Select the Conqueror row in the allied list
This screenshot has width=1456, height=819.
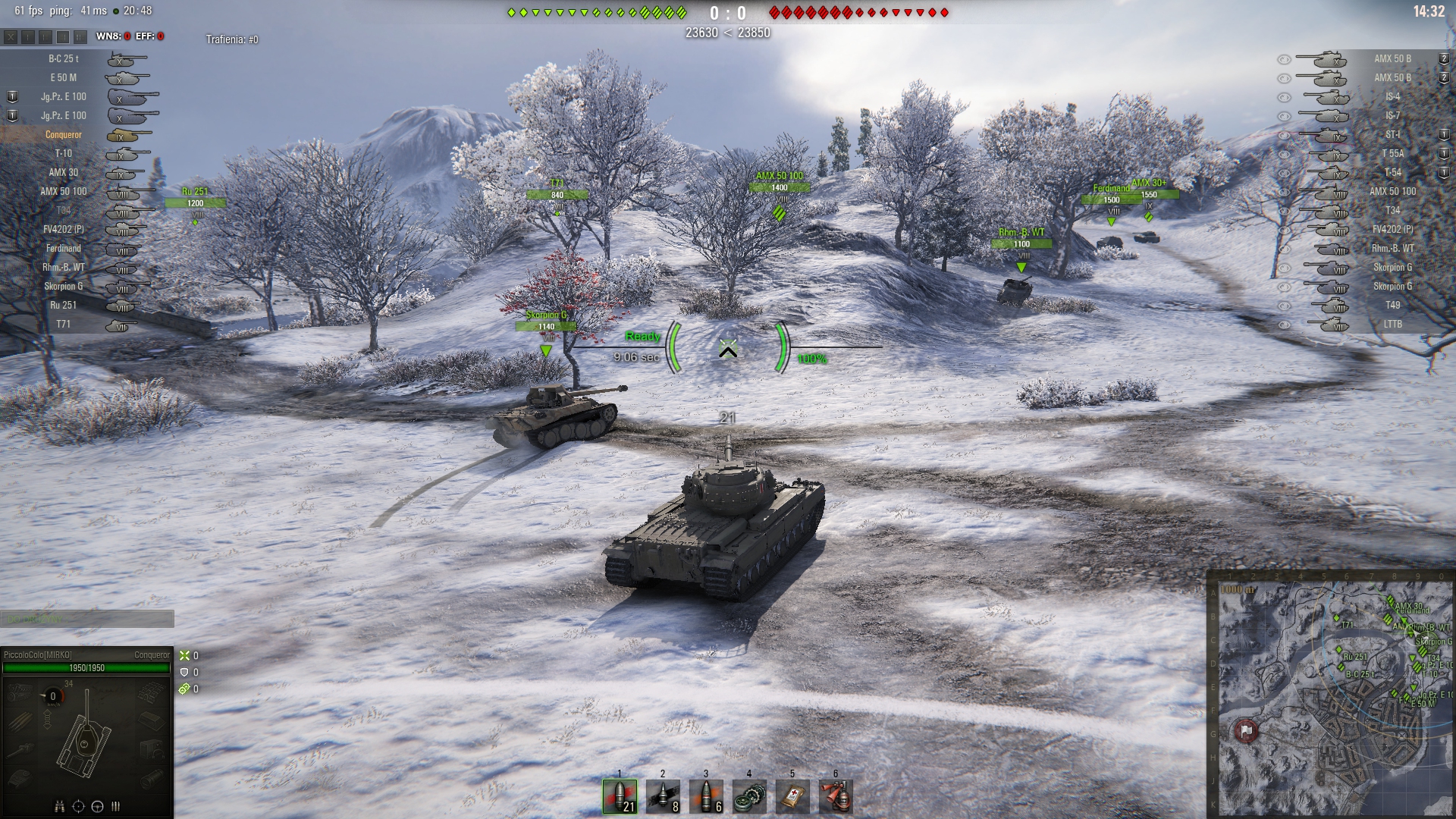[64, 135]
